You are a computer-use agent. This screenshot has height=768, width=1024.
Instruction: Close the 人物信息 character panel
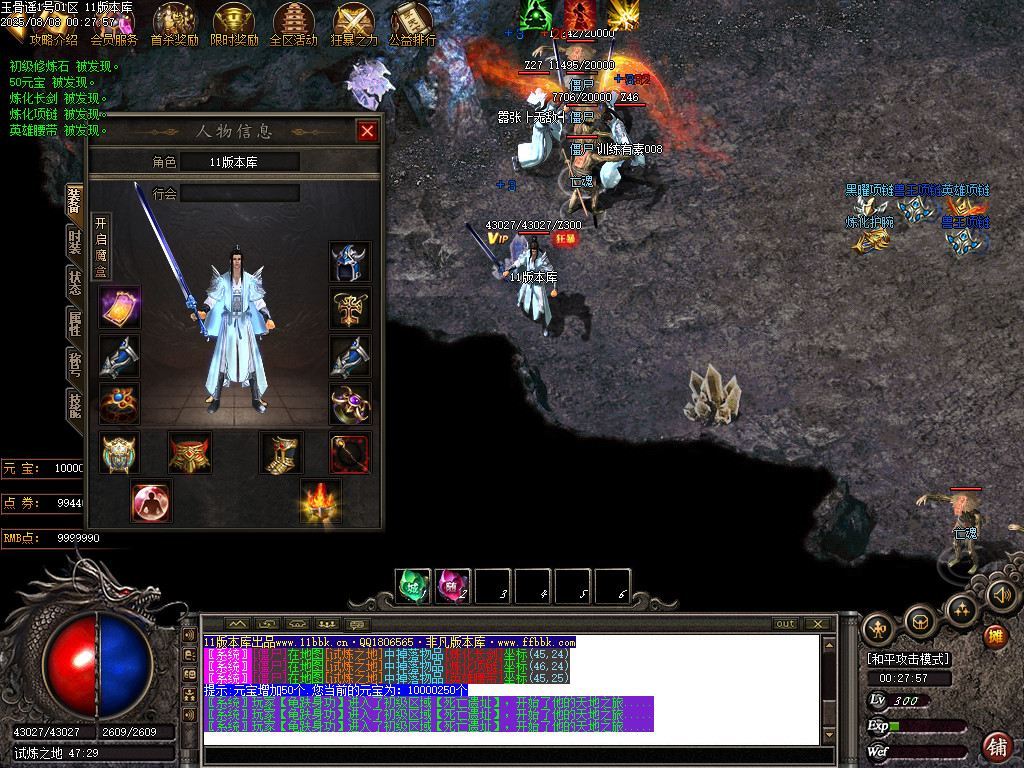tap(368, 131)
